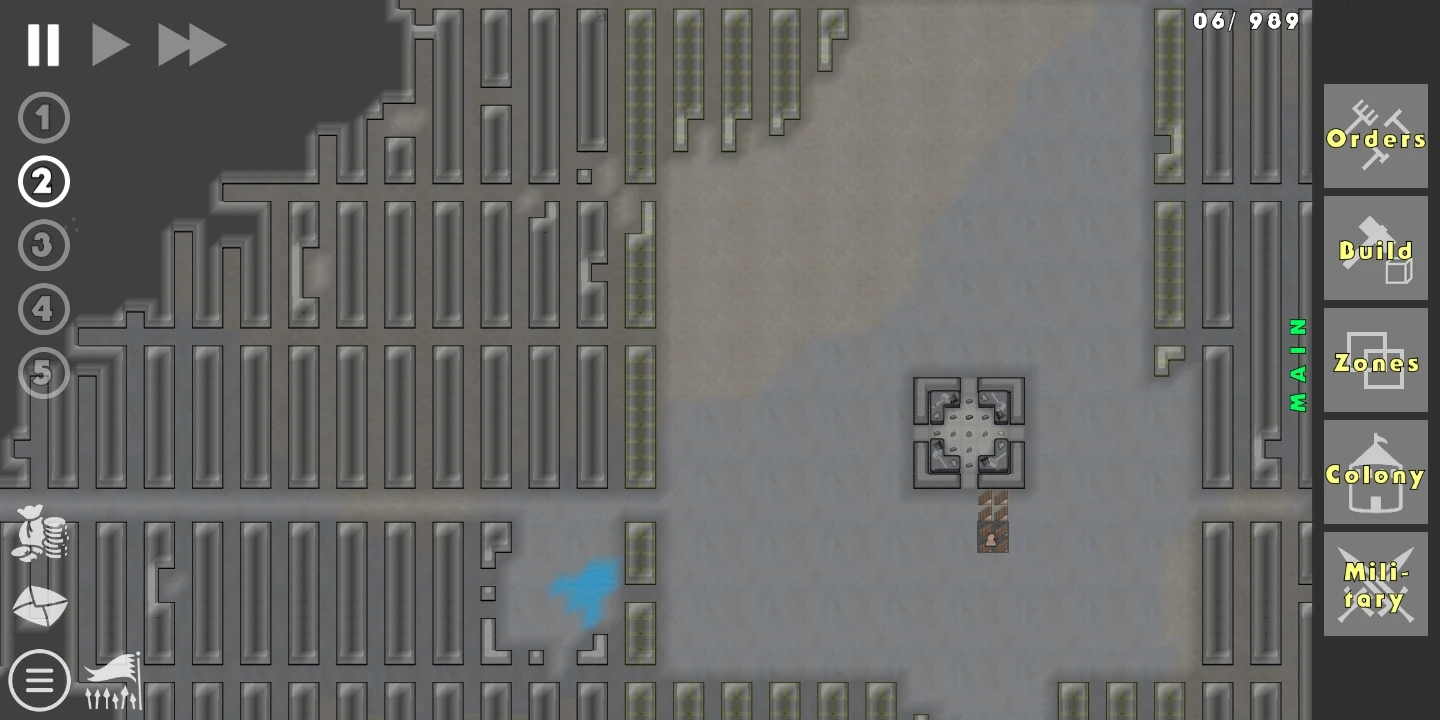Image resolution: width=1440 pixels, height=720 pixels.
Task: Open the Orders menu
Action: tap(1376, 137)
